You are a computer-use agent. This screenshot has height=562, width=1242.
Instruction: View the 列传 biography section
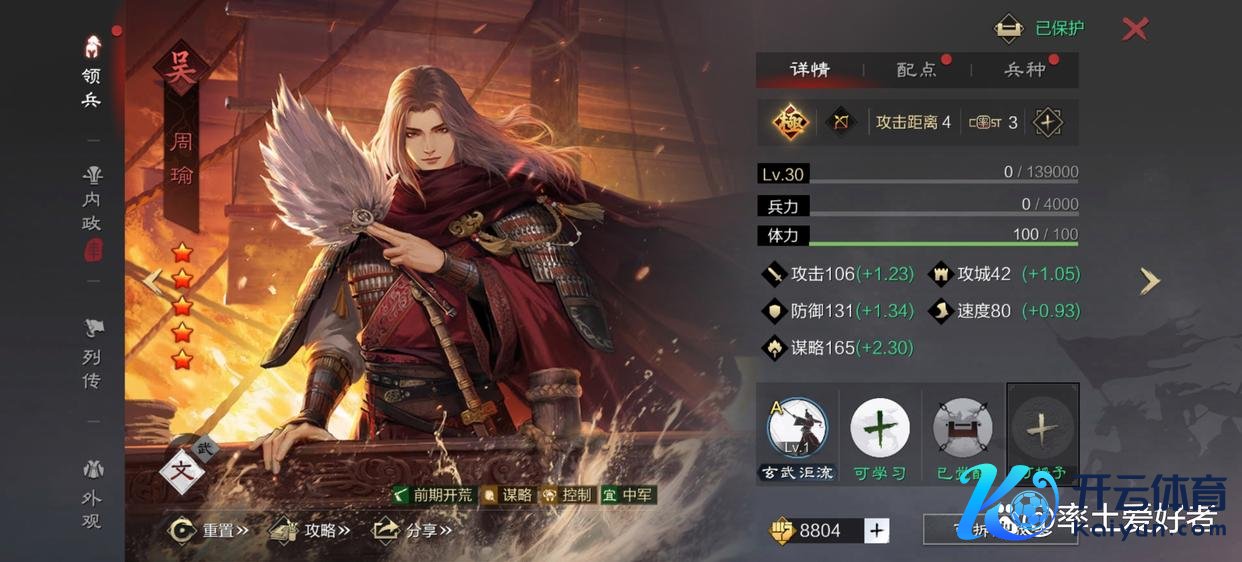point(92,354)
